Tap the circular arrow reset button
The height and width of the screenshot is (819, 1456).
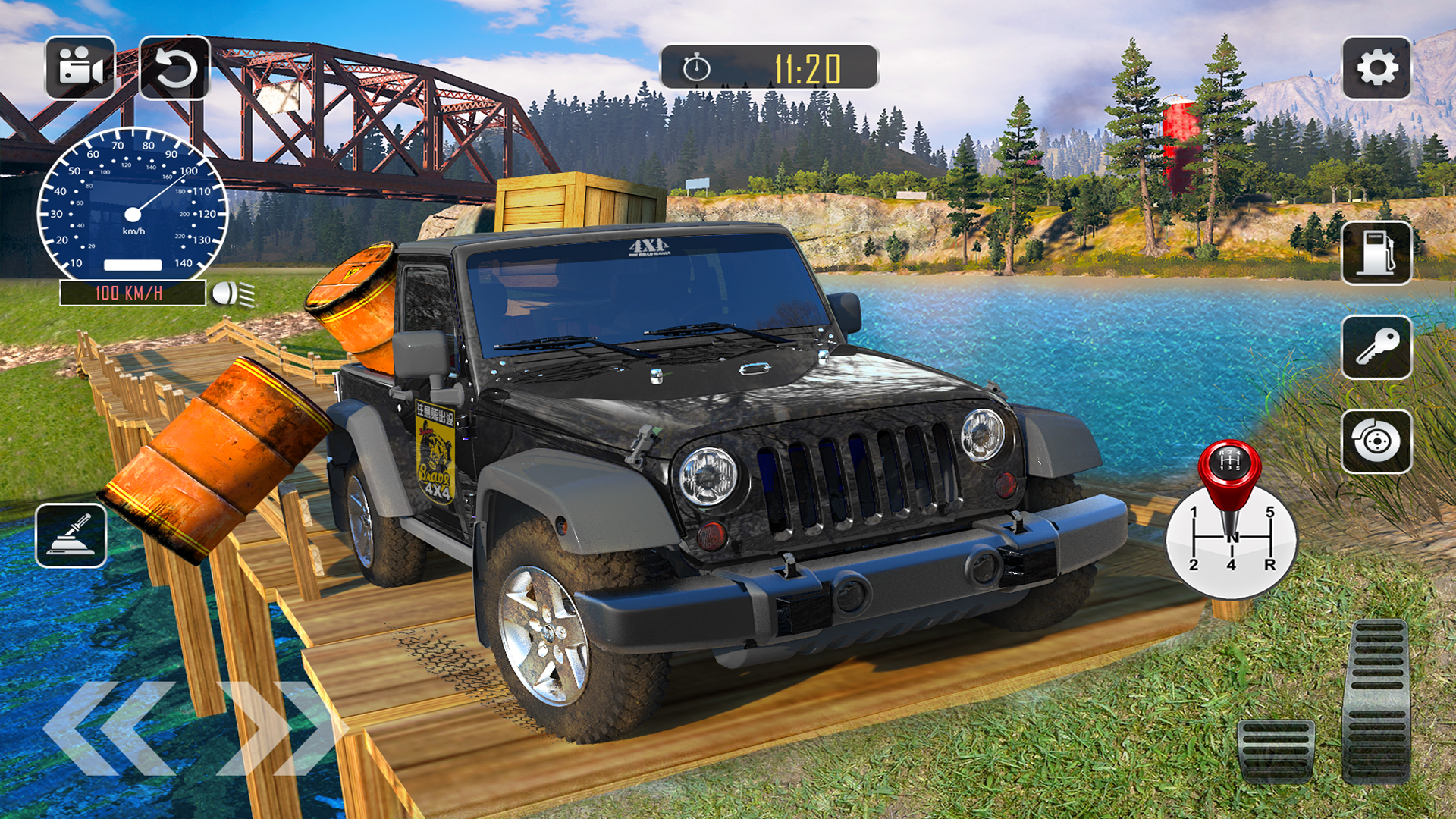pyautogui.click(x=174, y=68)
